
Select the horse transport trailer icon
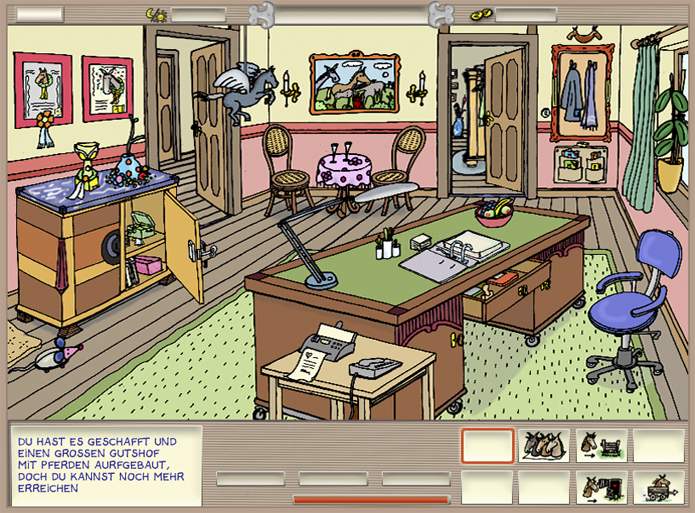(658, 486)
